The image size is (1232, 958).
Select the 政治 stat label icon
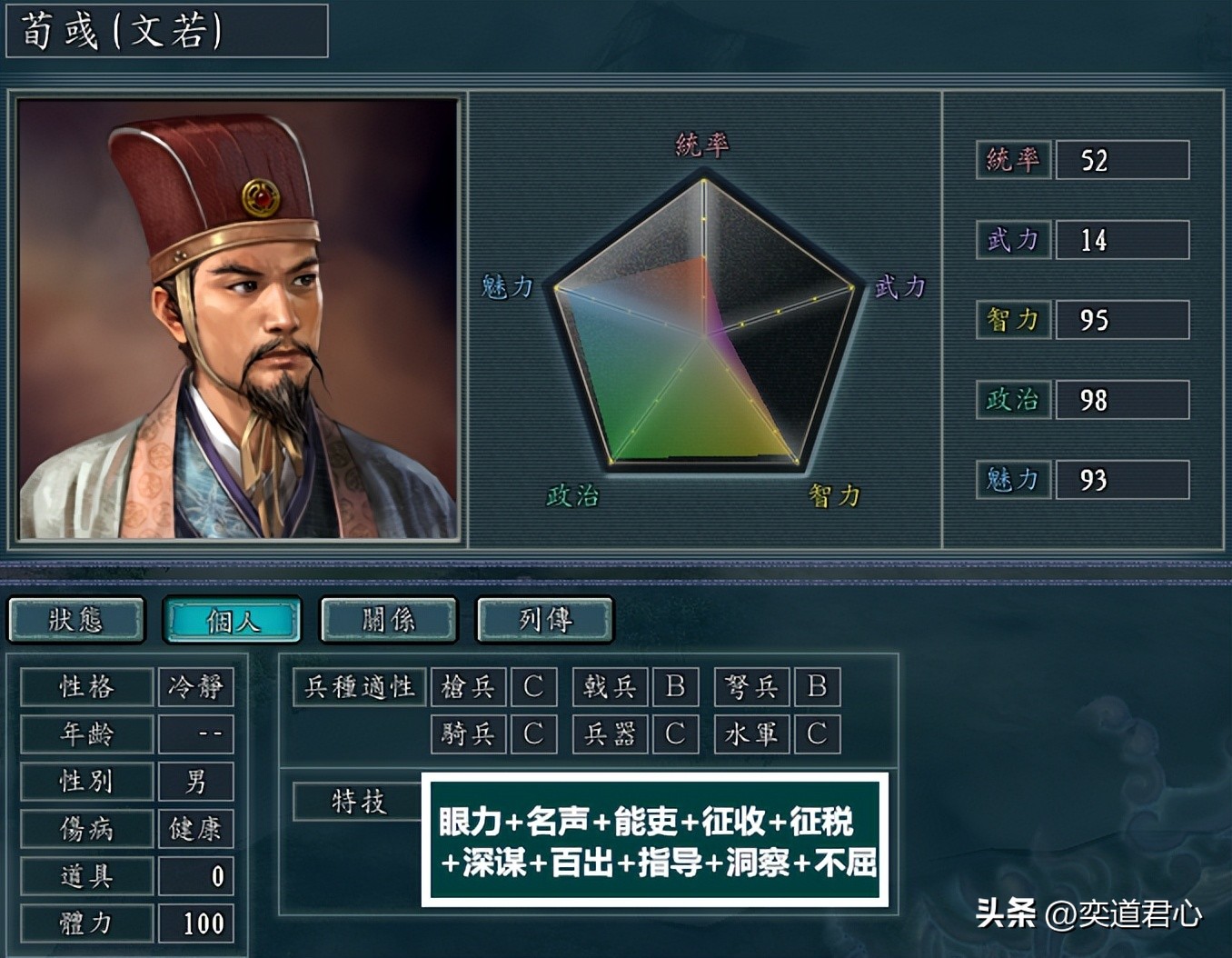coord(1012,400)
